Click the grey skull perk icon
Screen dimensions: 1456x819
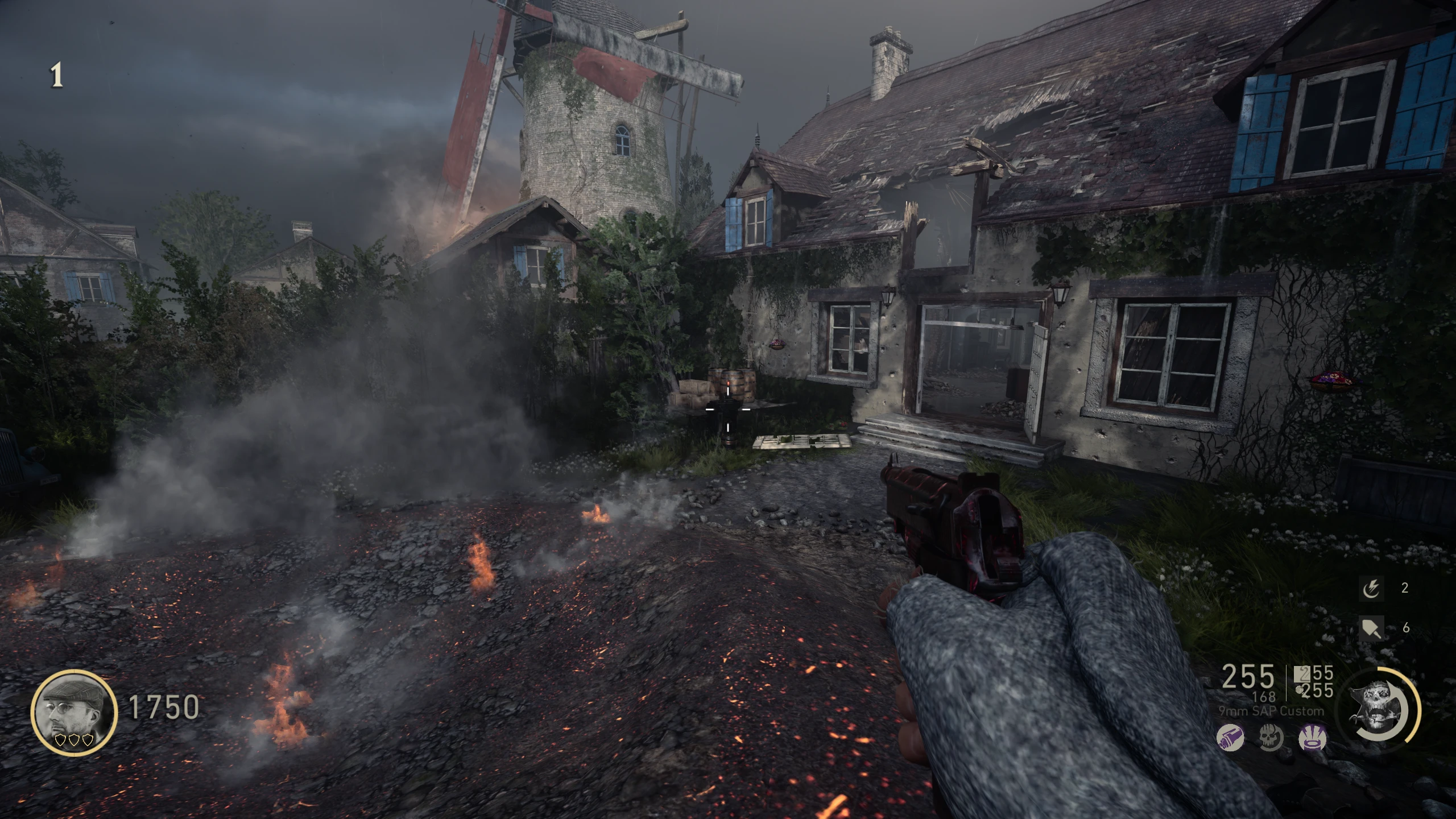[1271, 738]
